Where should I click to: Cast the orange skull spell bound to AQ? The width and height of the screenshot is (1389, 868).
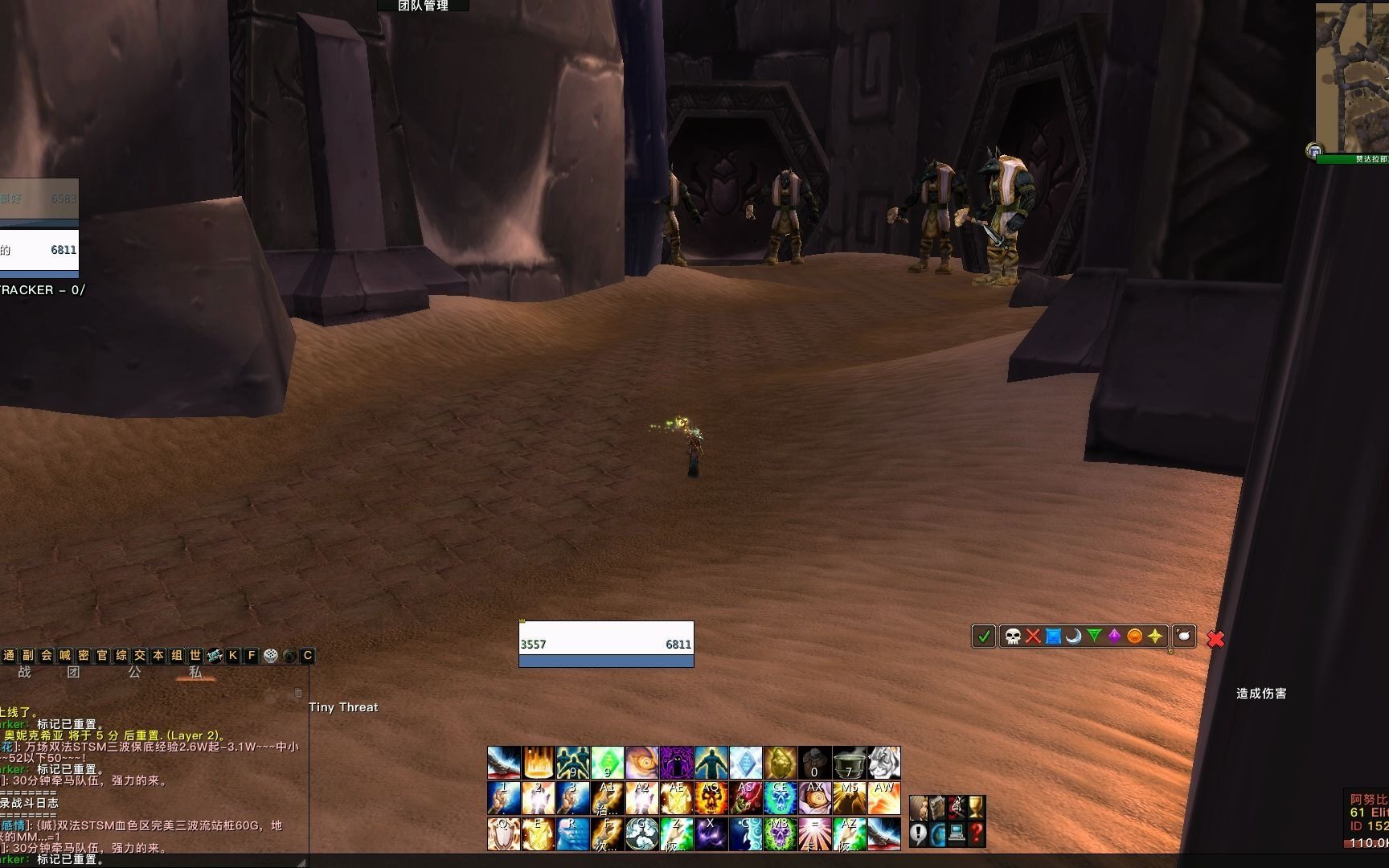pos(711,799)
